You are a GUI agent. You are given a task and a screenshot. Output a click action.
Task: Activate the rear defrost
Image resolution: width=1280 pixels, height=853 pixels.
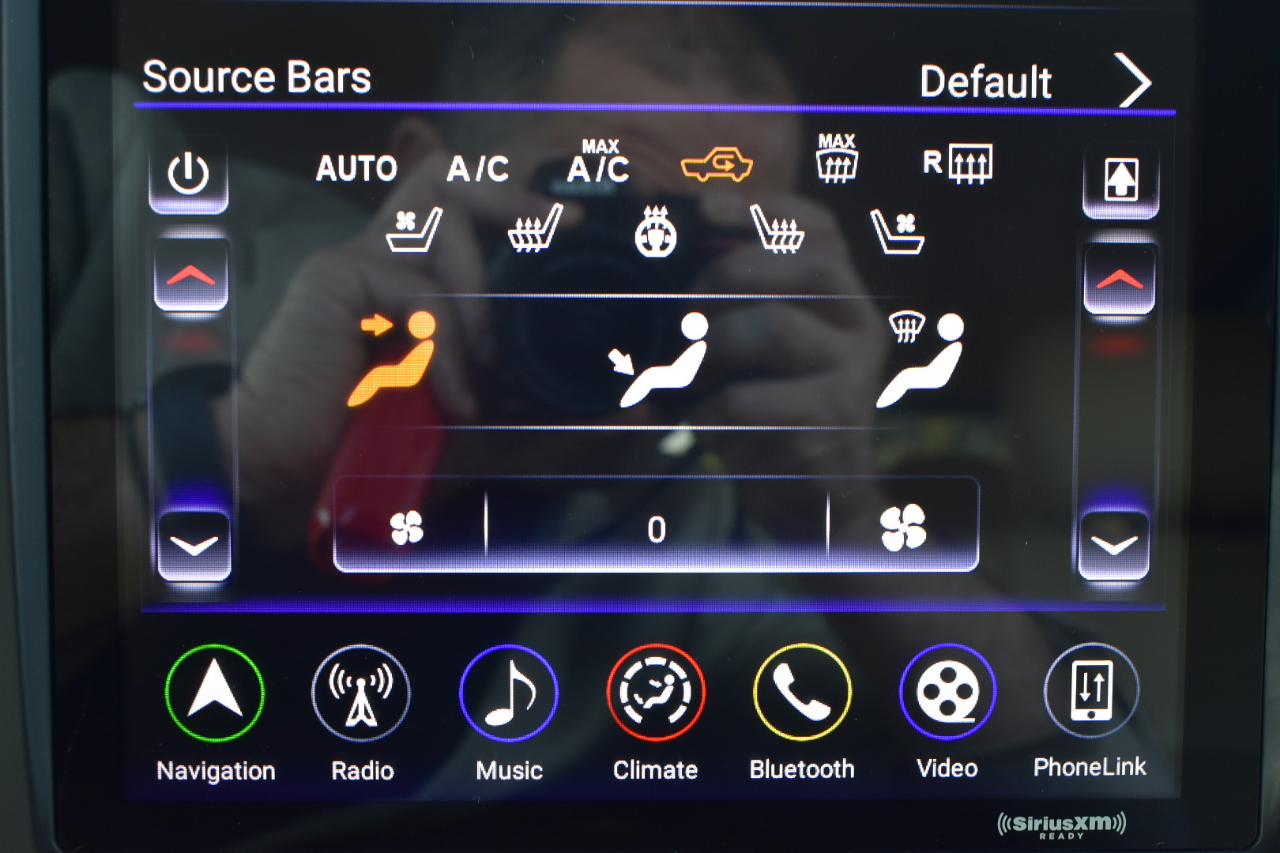click(958, 164)
